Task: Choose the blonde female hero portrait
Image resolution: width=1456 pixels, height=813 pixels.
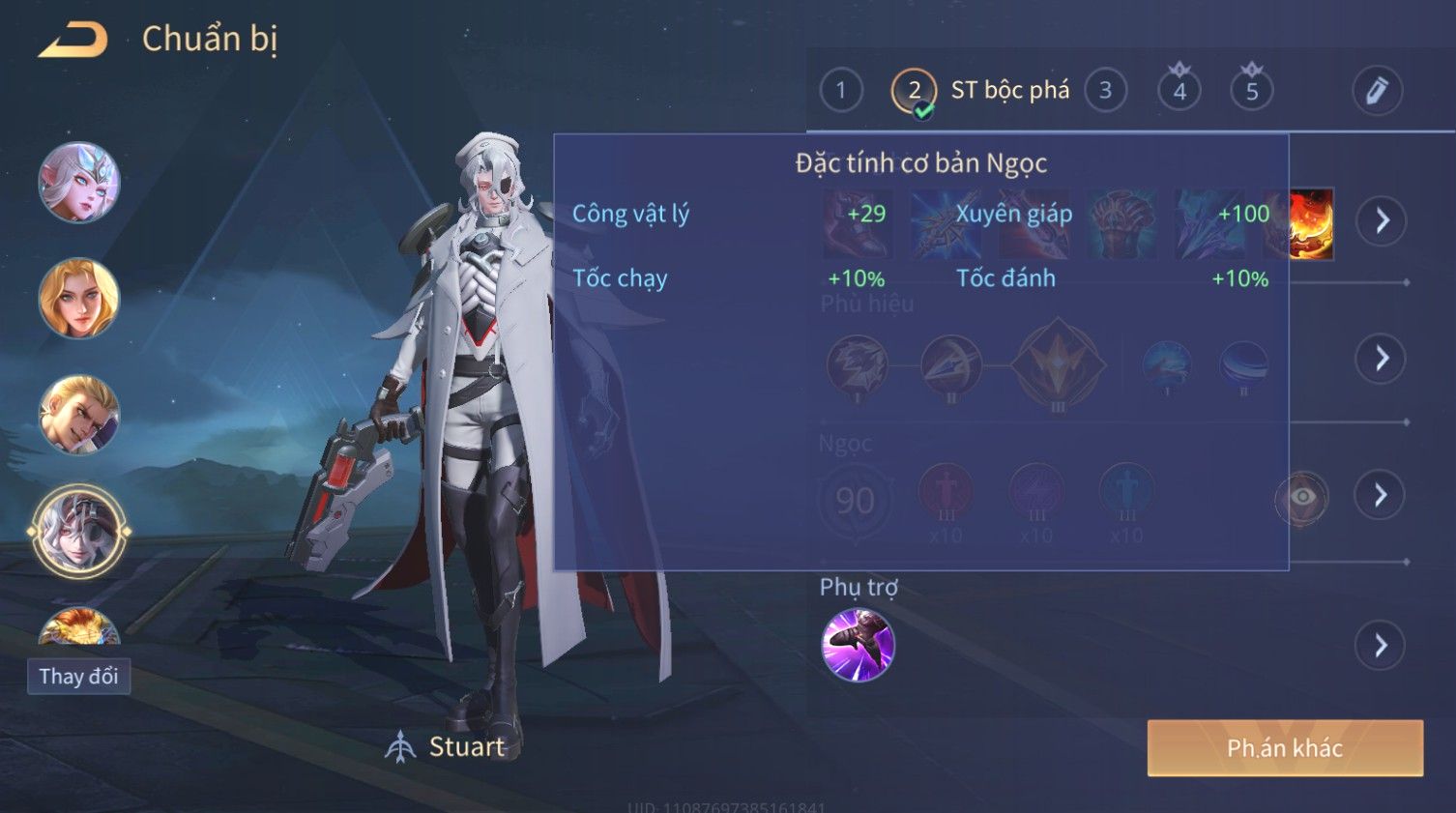Action: click(x=78, y=298)
